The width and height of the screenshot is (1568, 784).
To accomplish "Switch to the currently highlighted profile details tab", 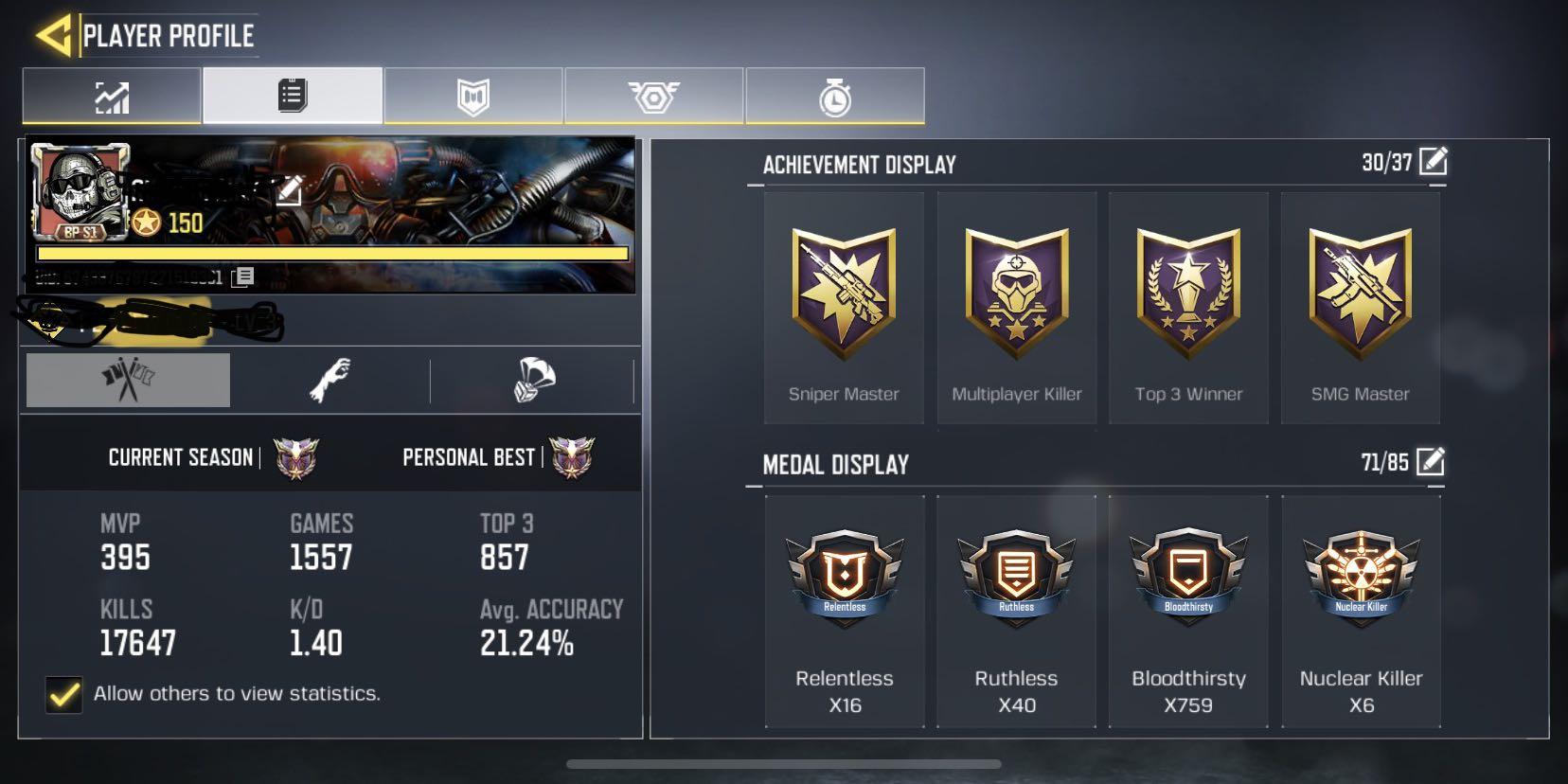I will [291, 94].
